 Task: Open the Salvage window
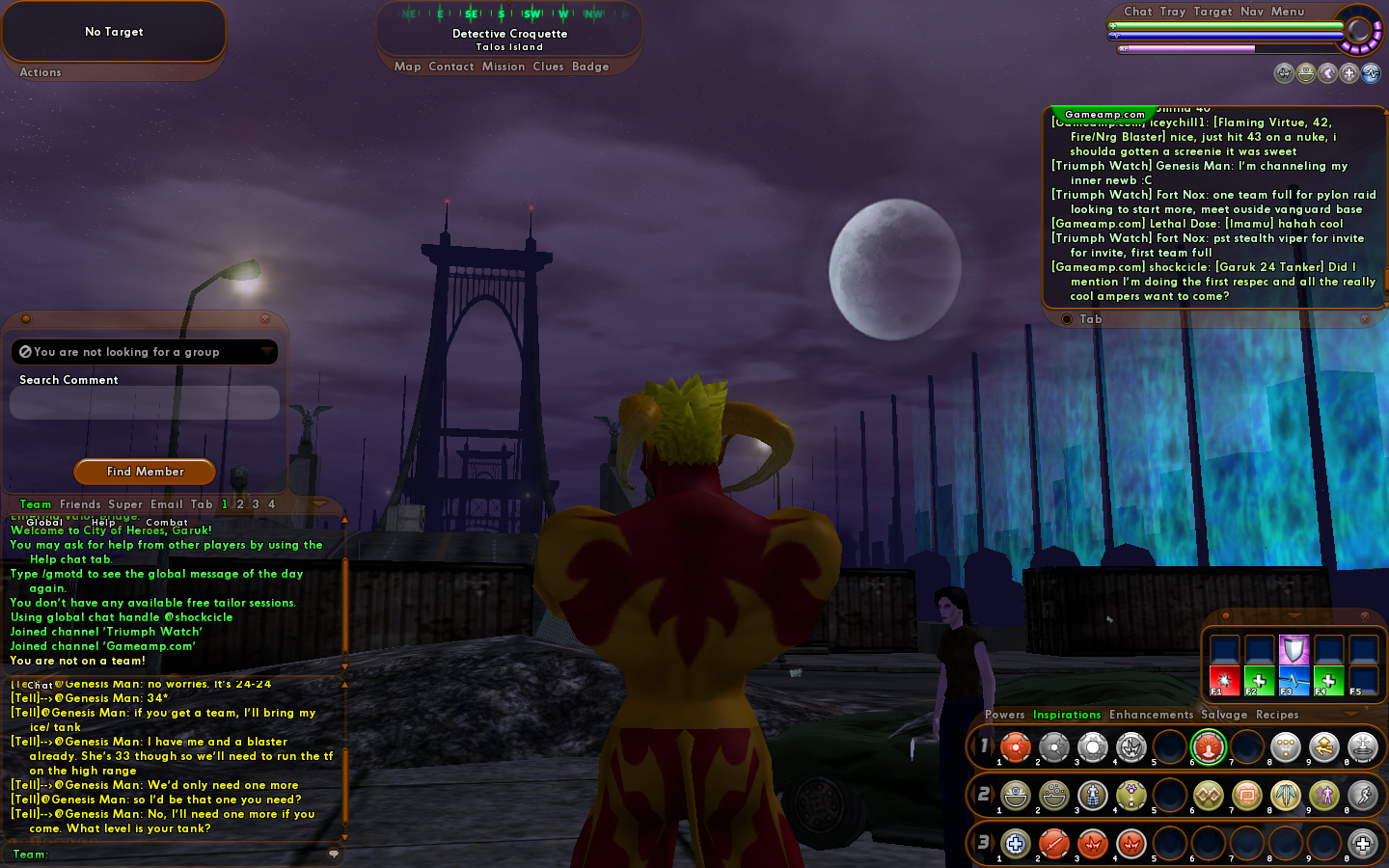(1224, 715)
